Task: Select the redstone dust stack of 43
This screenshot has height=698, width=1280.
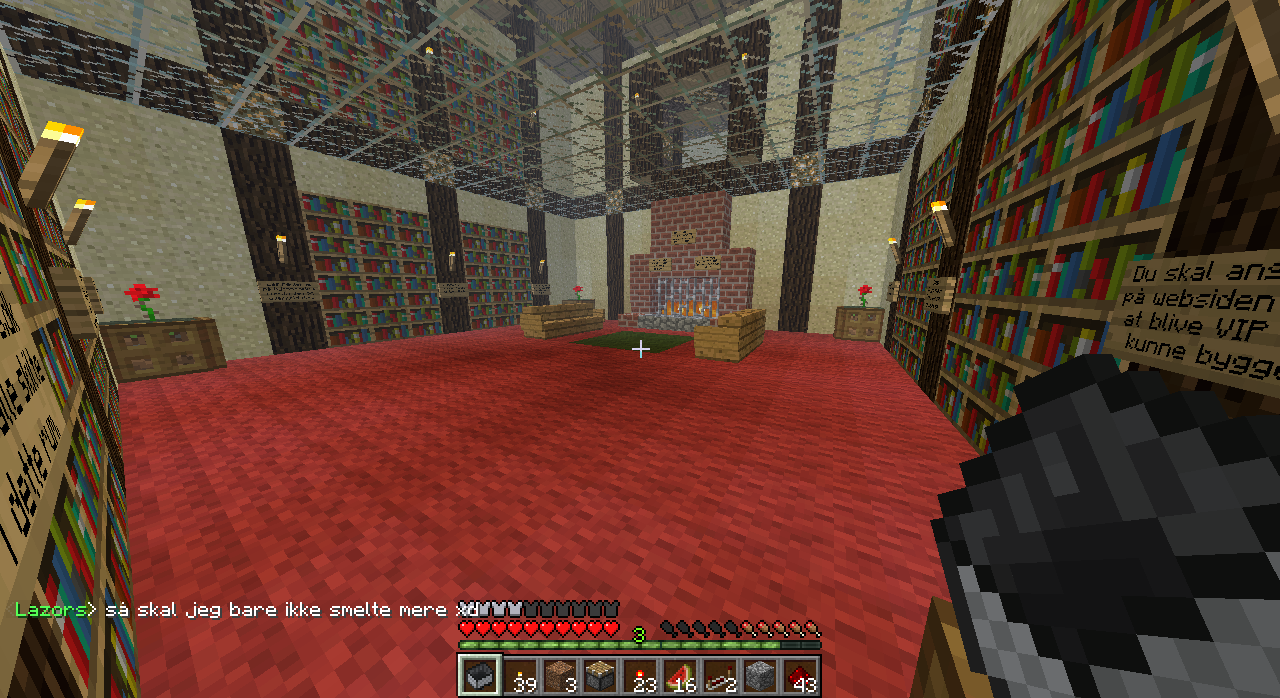Action: pyautogui.click(x=800, y=675)
